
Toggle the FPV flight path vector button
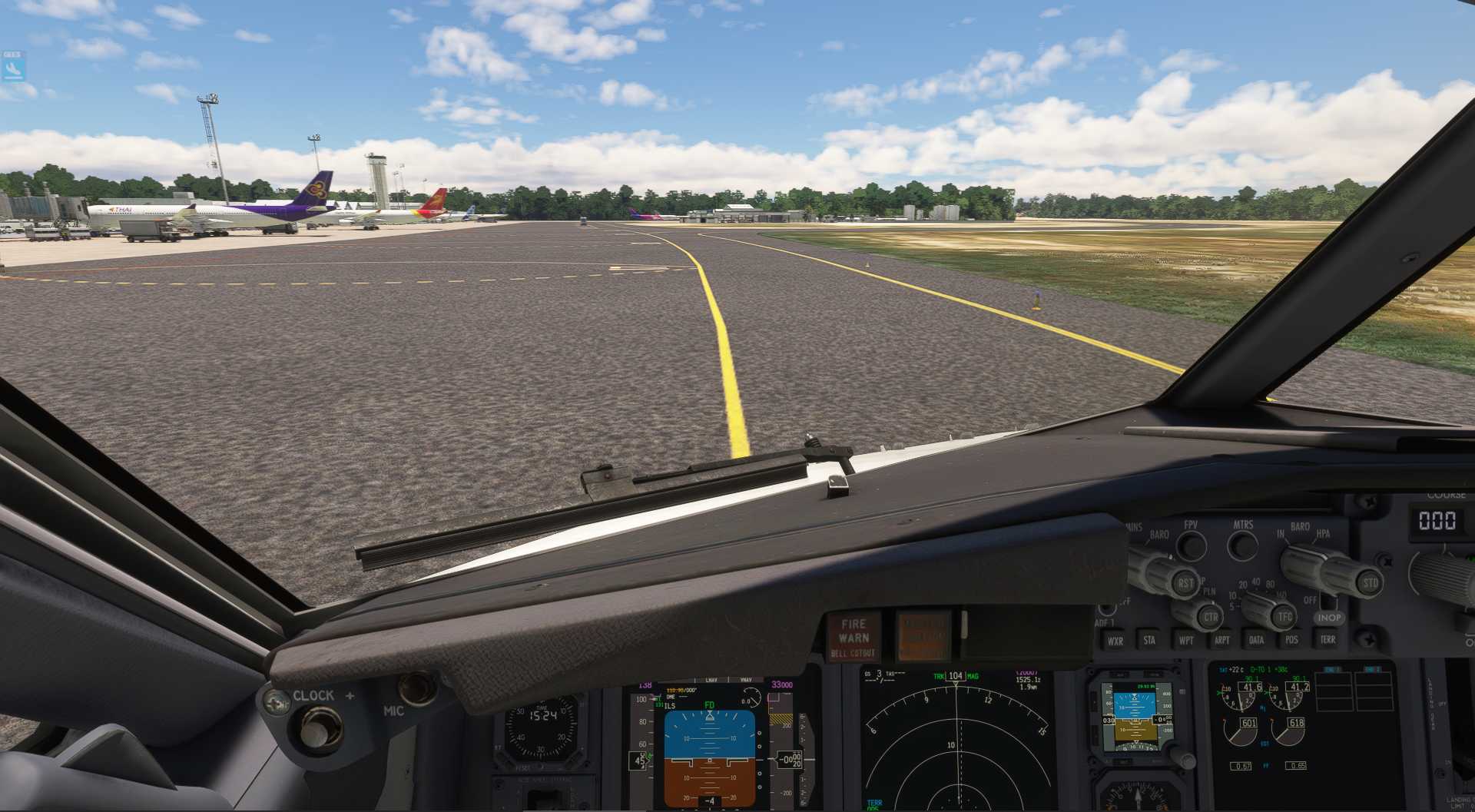click(1192, 546)
